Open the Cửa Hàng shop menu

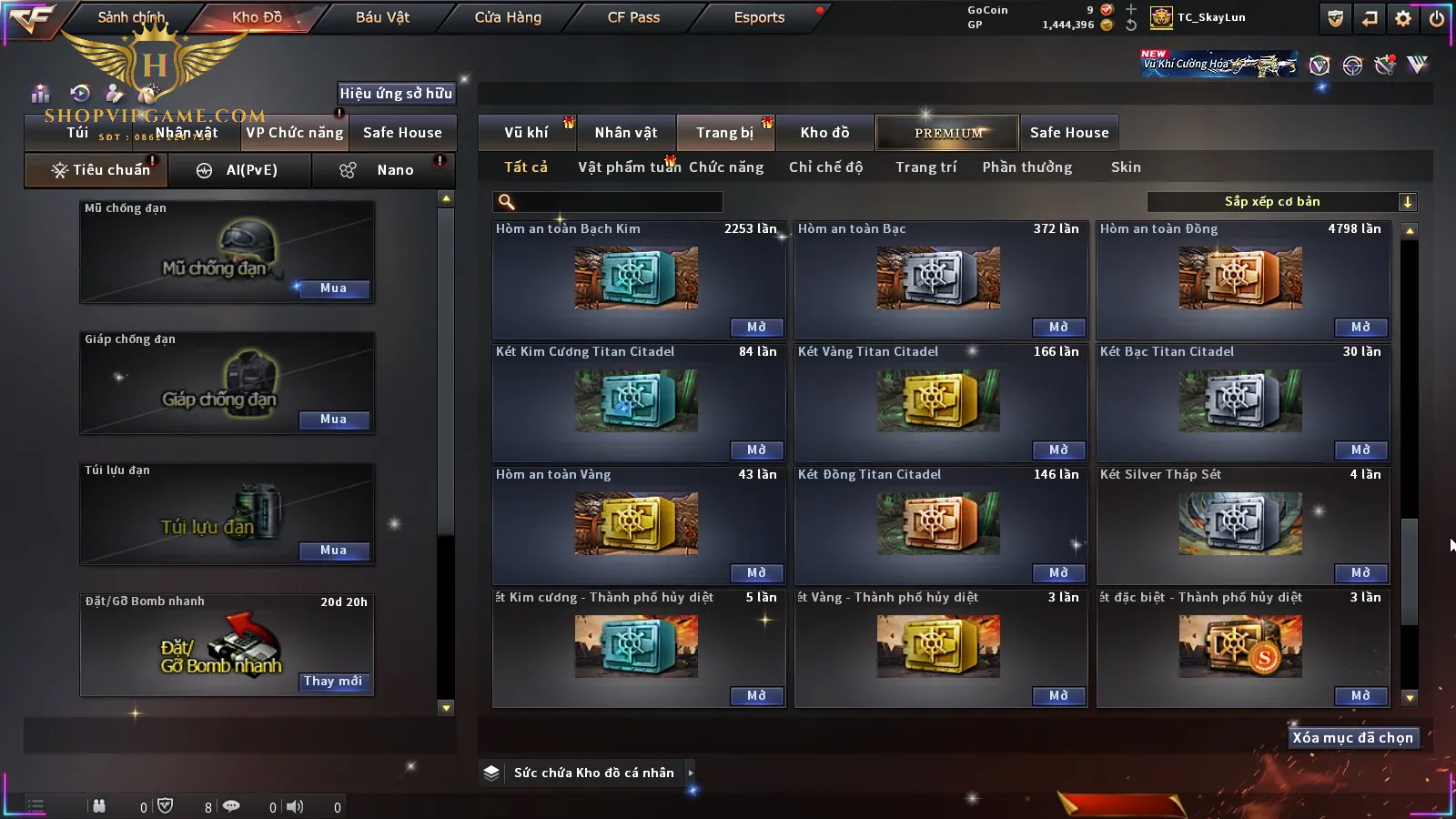click(x=508, y=17)
